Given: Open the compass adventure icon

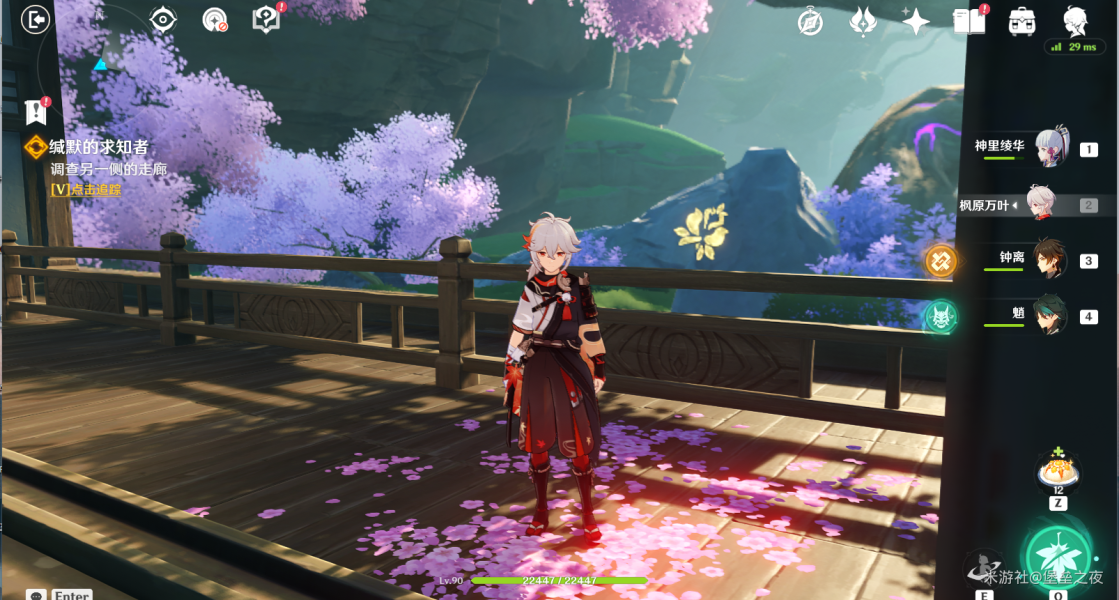Looking at the screenshot, I should (x=810, y=21).
